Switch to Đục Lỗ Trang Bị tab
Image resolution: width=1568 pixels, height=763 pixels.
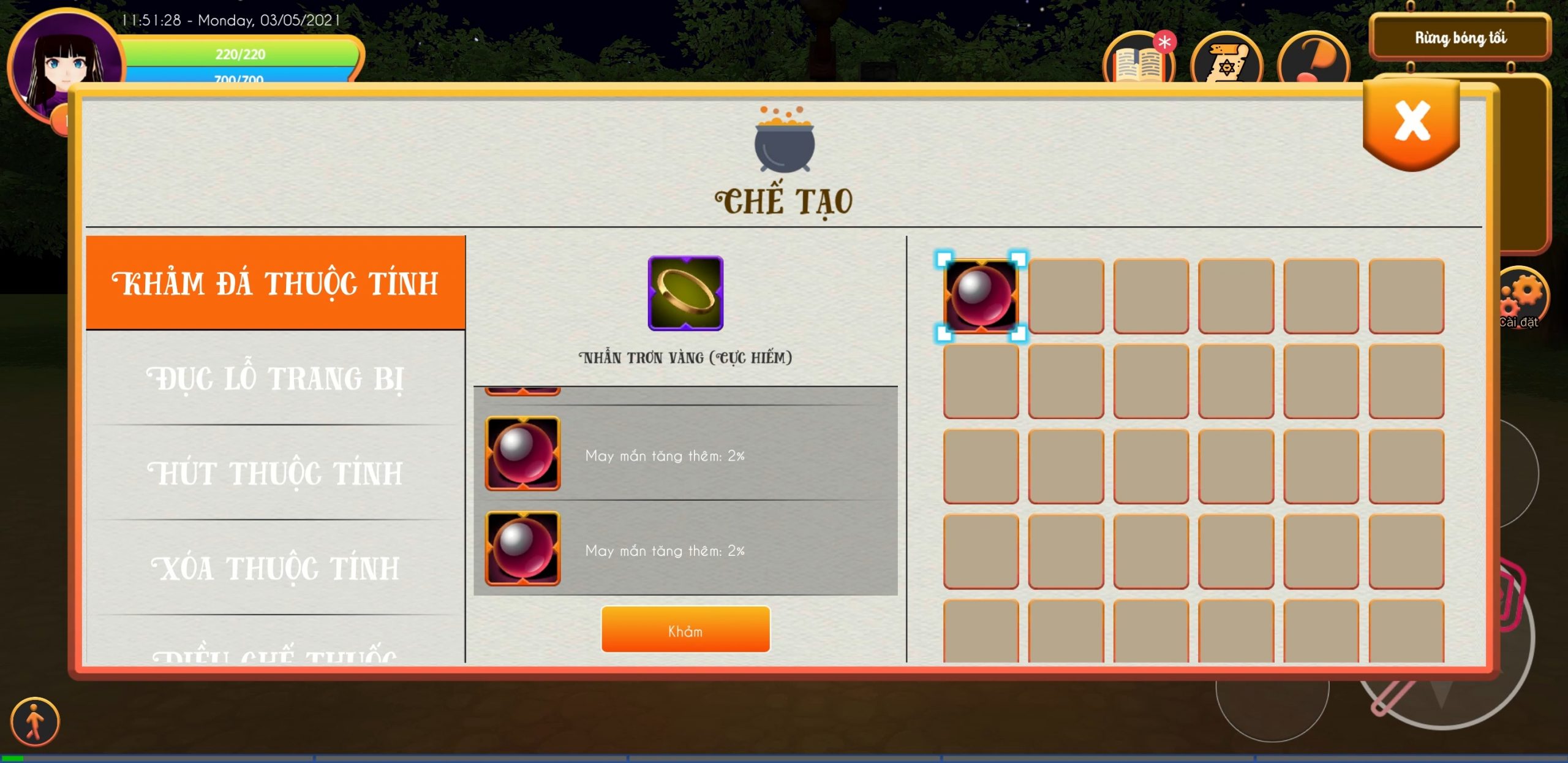point(276,378)
